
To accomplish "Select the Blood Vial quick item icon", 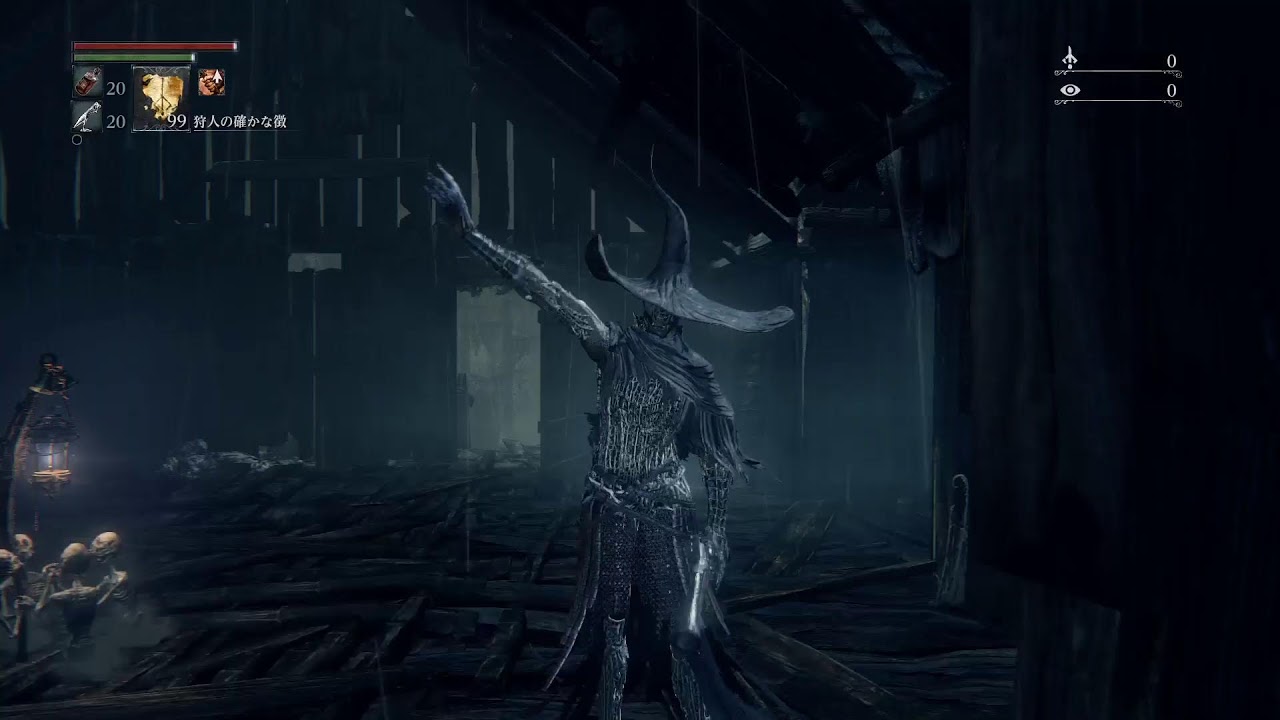I will (89, 80).
